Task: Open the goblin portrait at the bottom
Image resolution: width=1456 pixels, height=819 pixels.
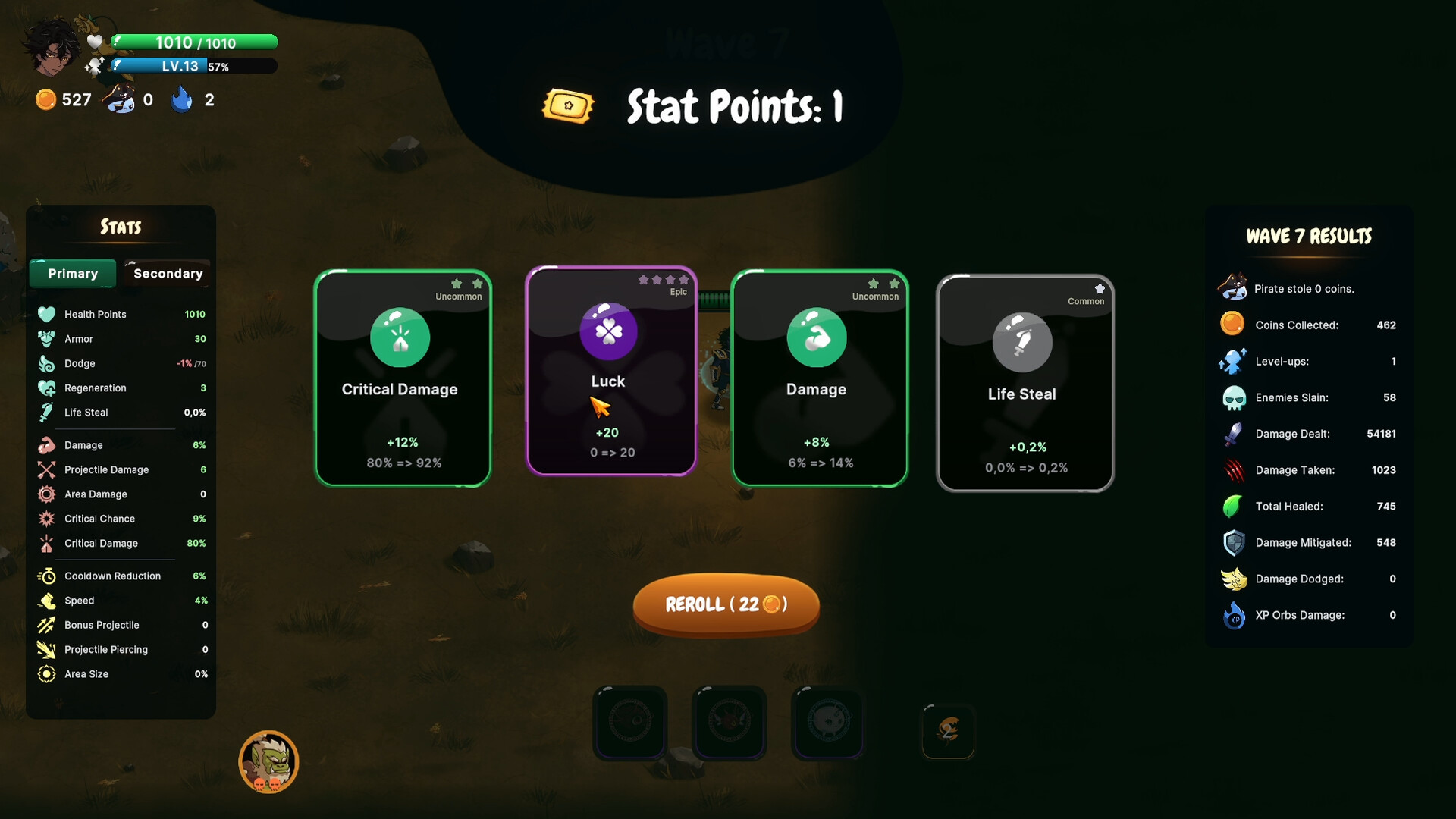Action: pos(269,761)
